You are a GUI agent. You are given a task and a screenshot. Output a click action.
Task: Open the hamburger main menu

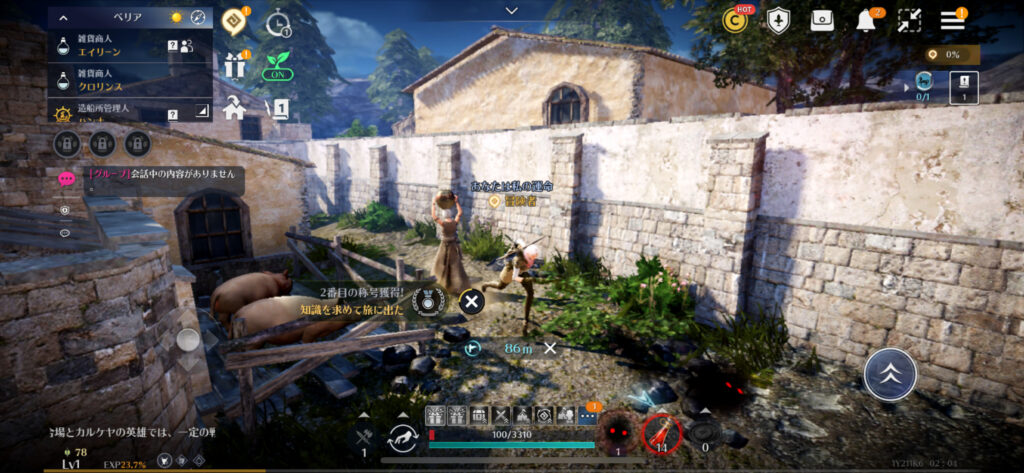click(952, 19)
